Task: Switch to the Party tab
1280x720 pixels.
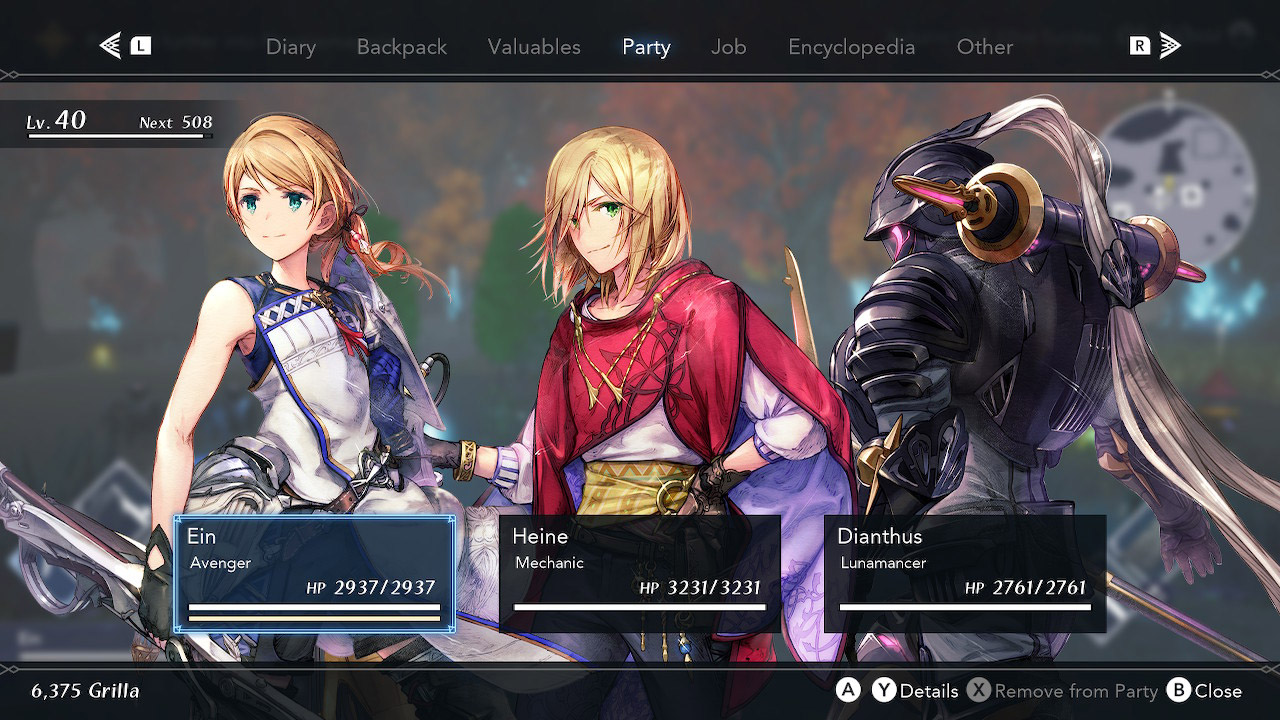Action: coord(646,47)
